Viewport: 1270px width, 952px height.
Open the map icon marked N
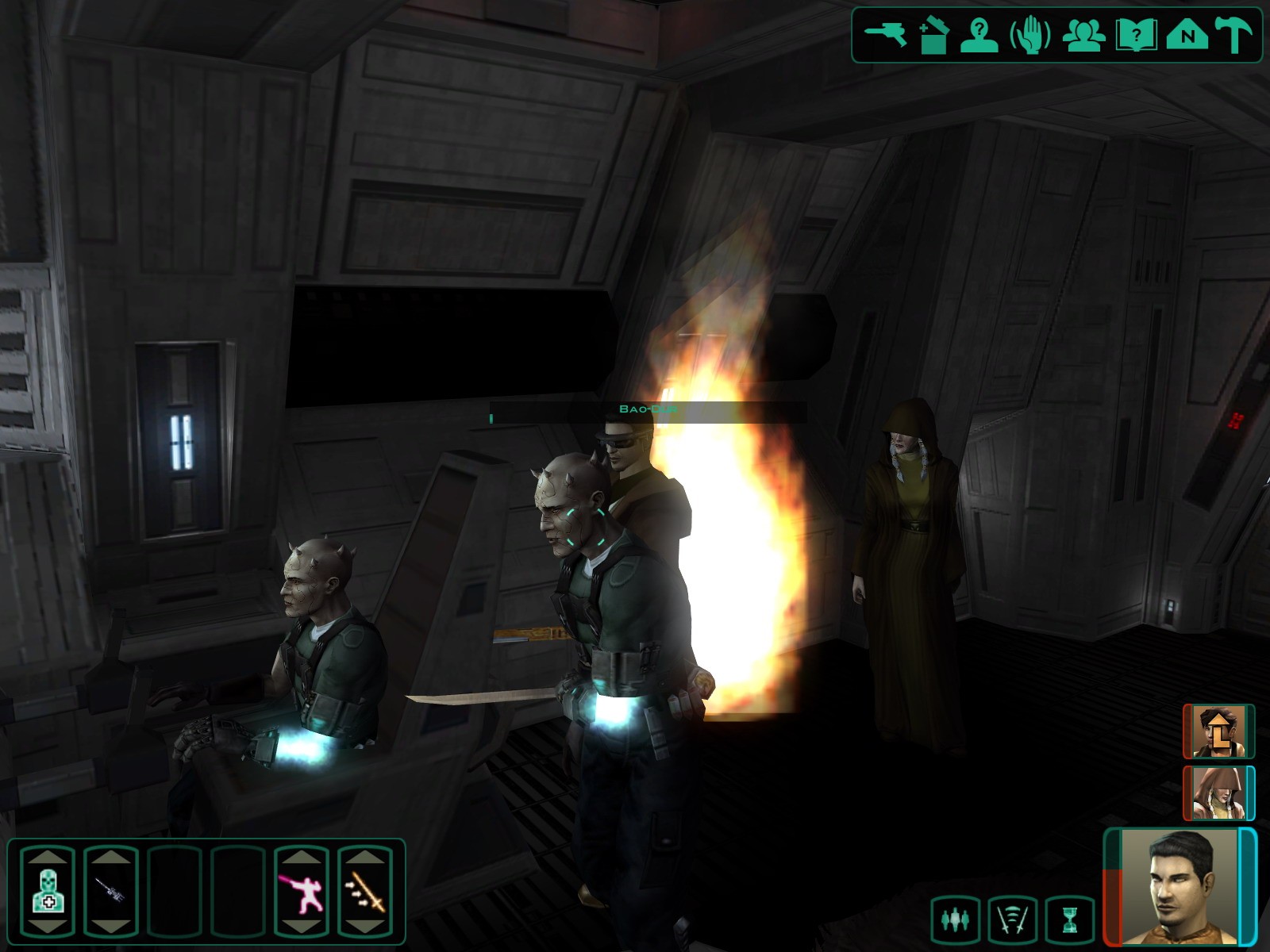click(x=1187, y=36)
